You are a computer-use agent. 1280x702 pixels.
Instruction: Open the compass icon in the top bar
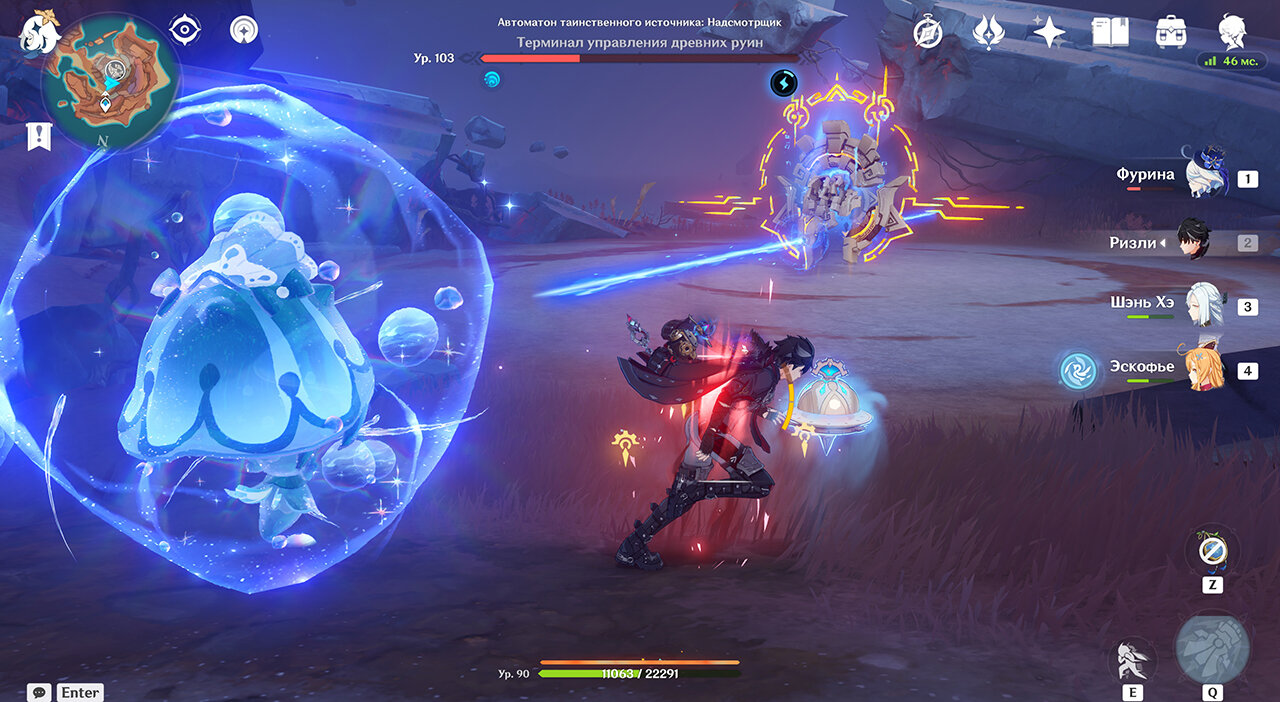click(x=928, y=33)
